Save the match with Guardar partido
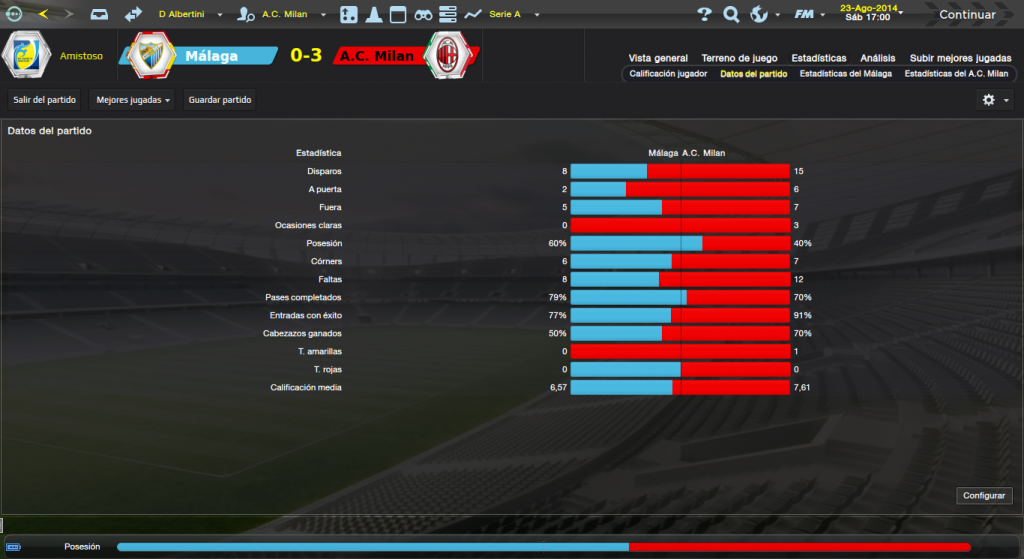 click(x=220, y=100)
